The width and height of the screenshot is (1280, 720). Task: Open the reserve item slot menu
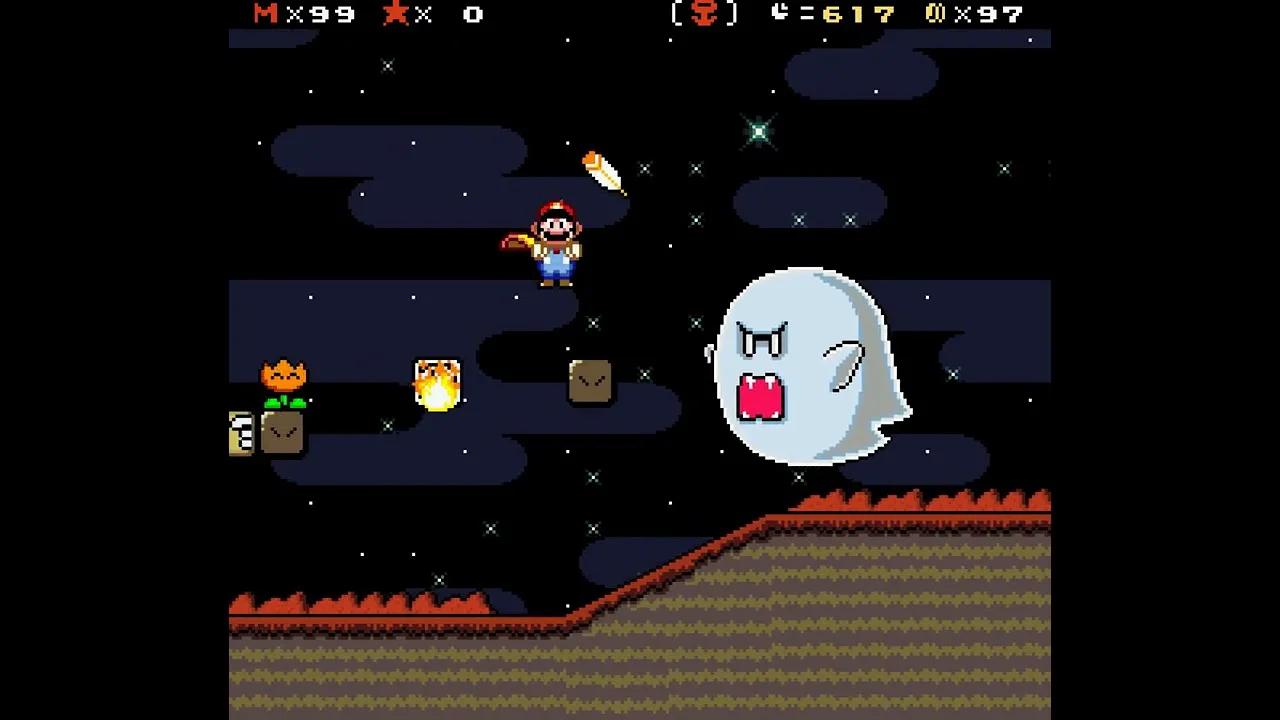(x=702, y=15)
